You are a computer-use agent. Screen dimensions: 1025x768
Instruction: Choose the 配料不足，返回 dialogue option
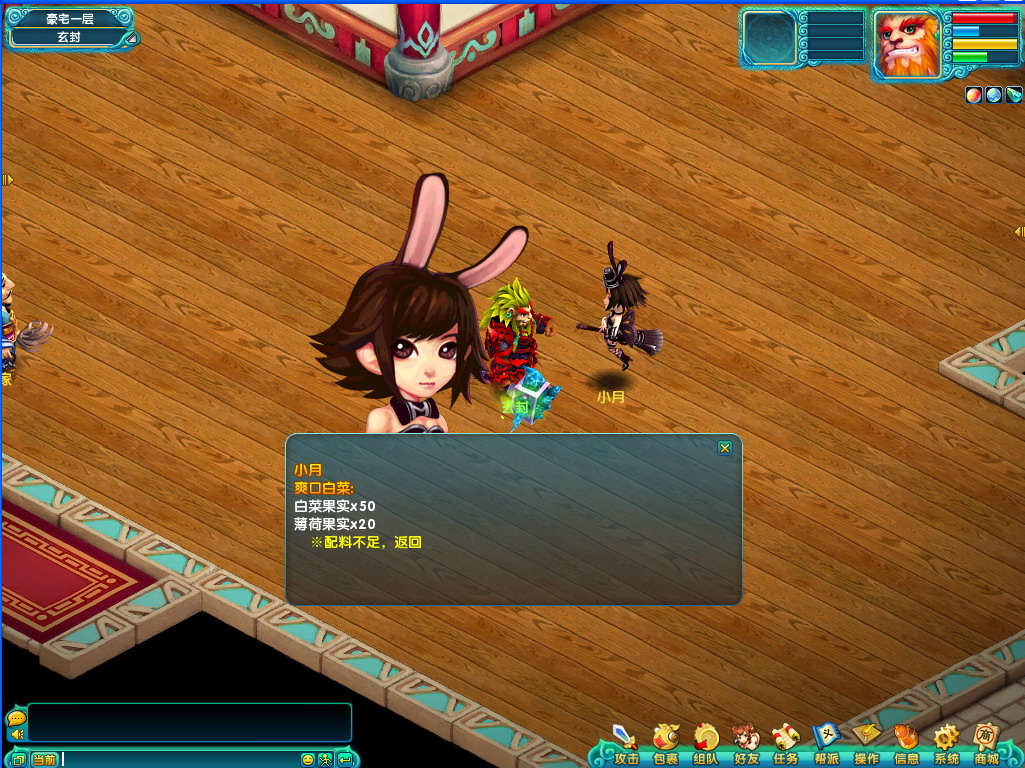(366, 542)
